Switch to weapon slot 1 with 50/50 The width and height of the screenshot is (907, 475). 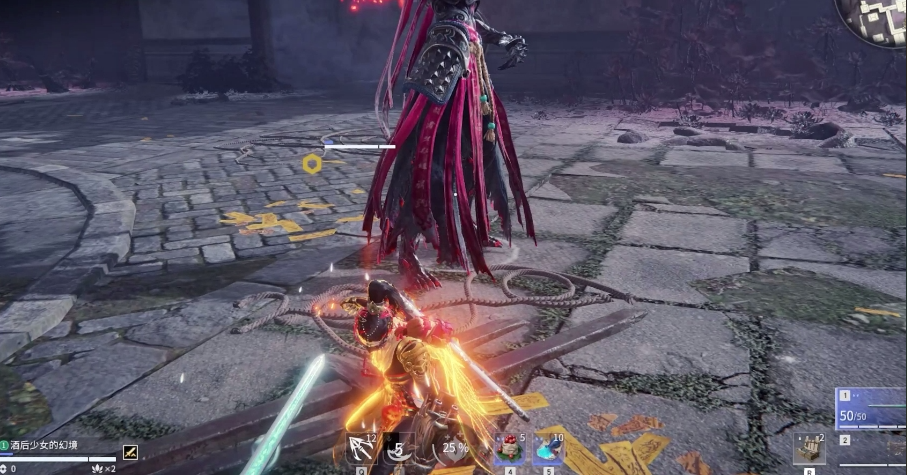click(x=872, y=410)
